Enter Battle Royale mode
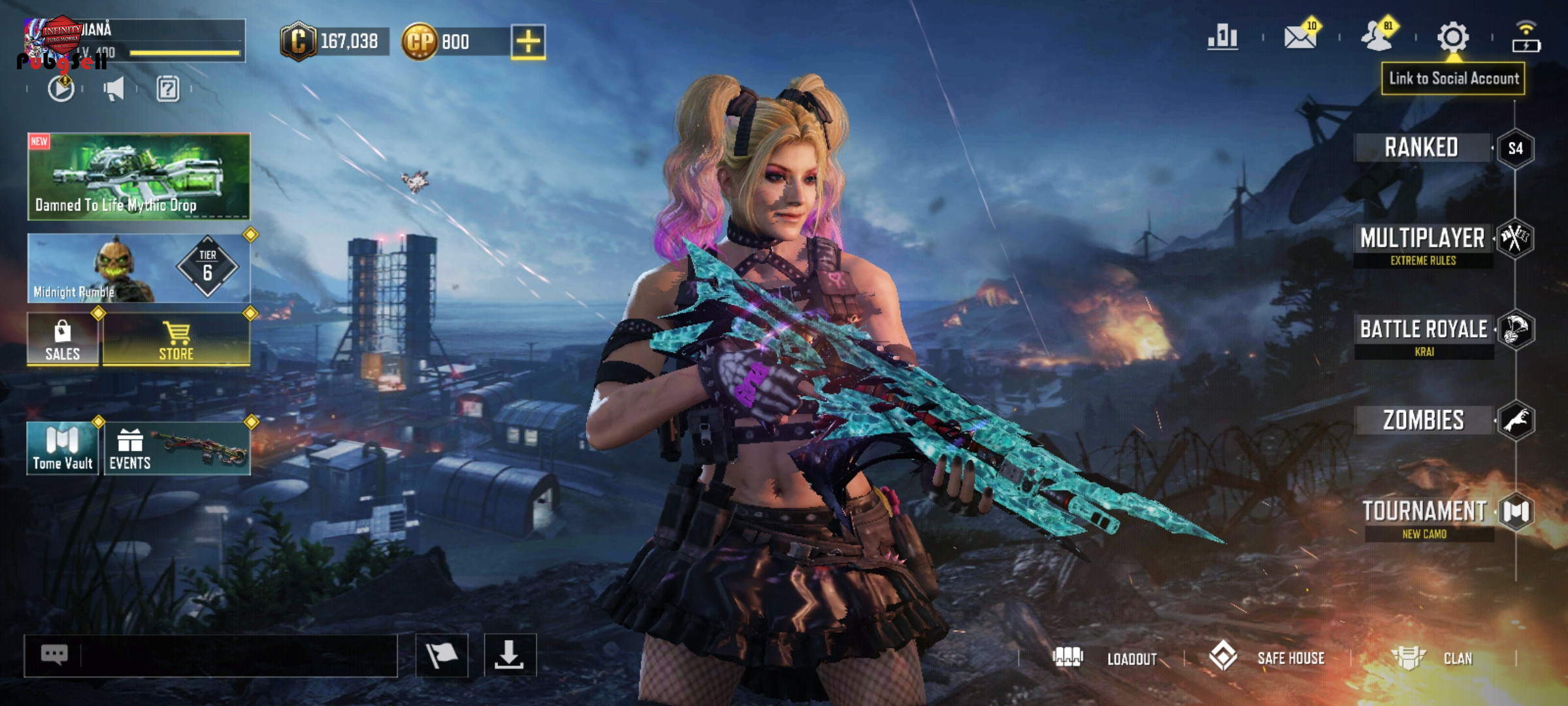 point(1424,335)
